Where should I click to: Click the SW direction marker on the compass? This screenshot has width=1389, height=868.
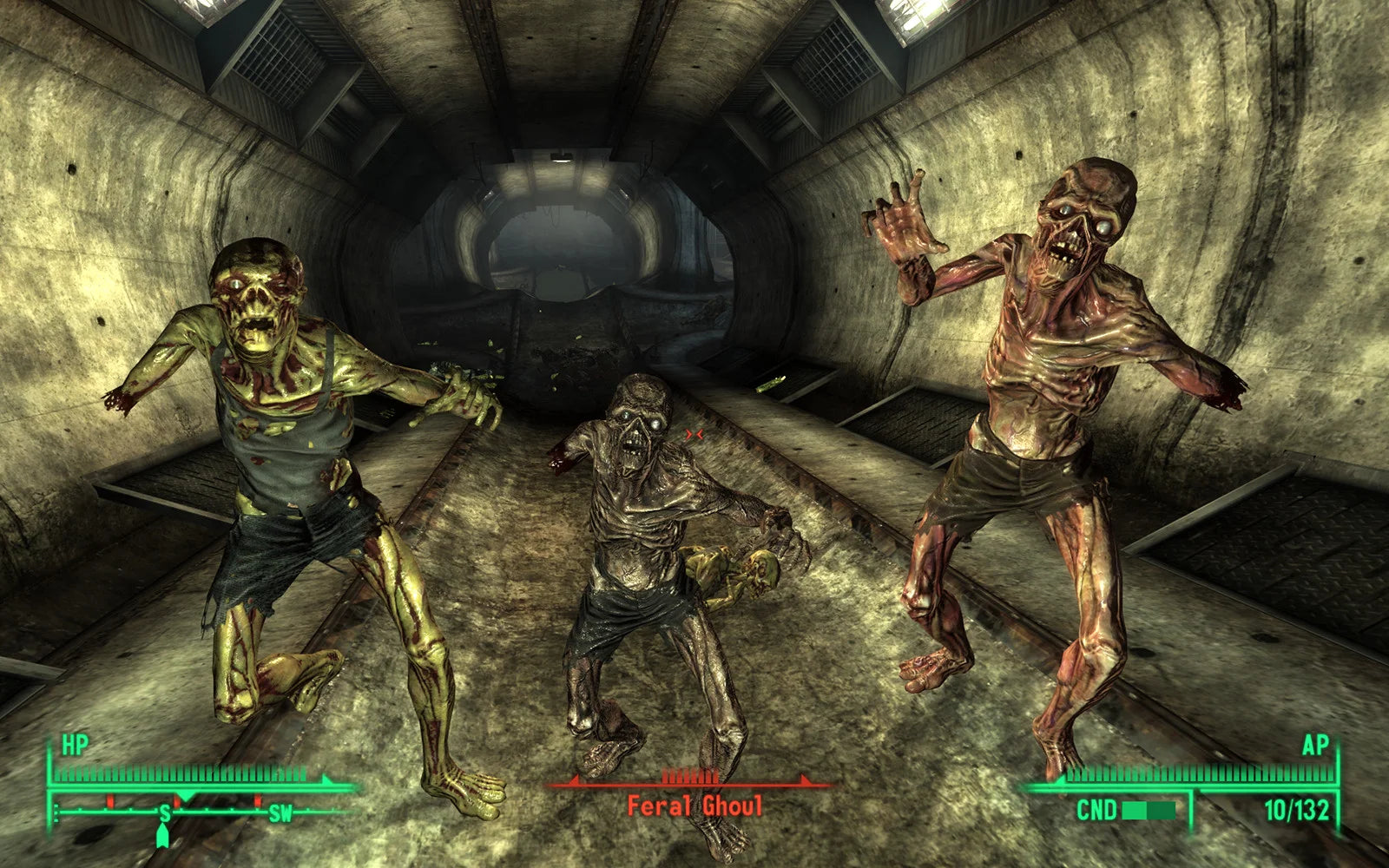280,813
